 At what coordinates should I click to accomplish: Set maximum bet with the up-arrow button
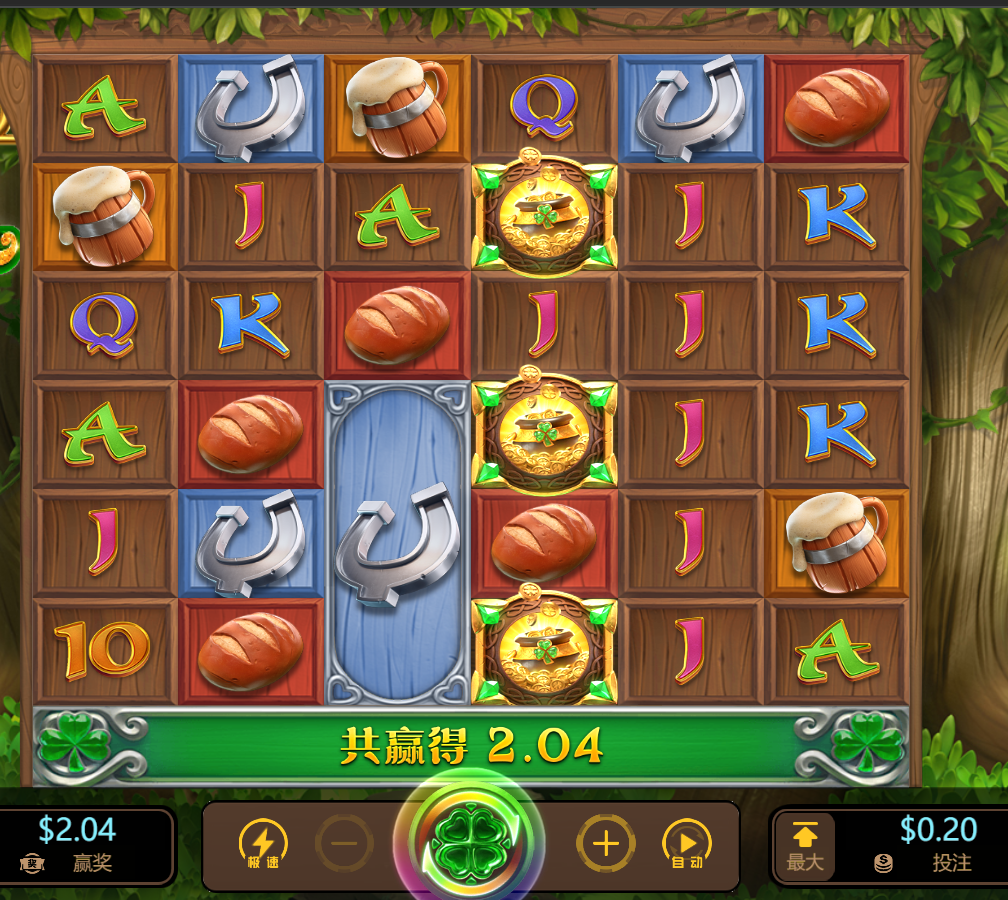[x=806, y=846]
